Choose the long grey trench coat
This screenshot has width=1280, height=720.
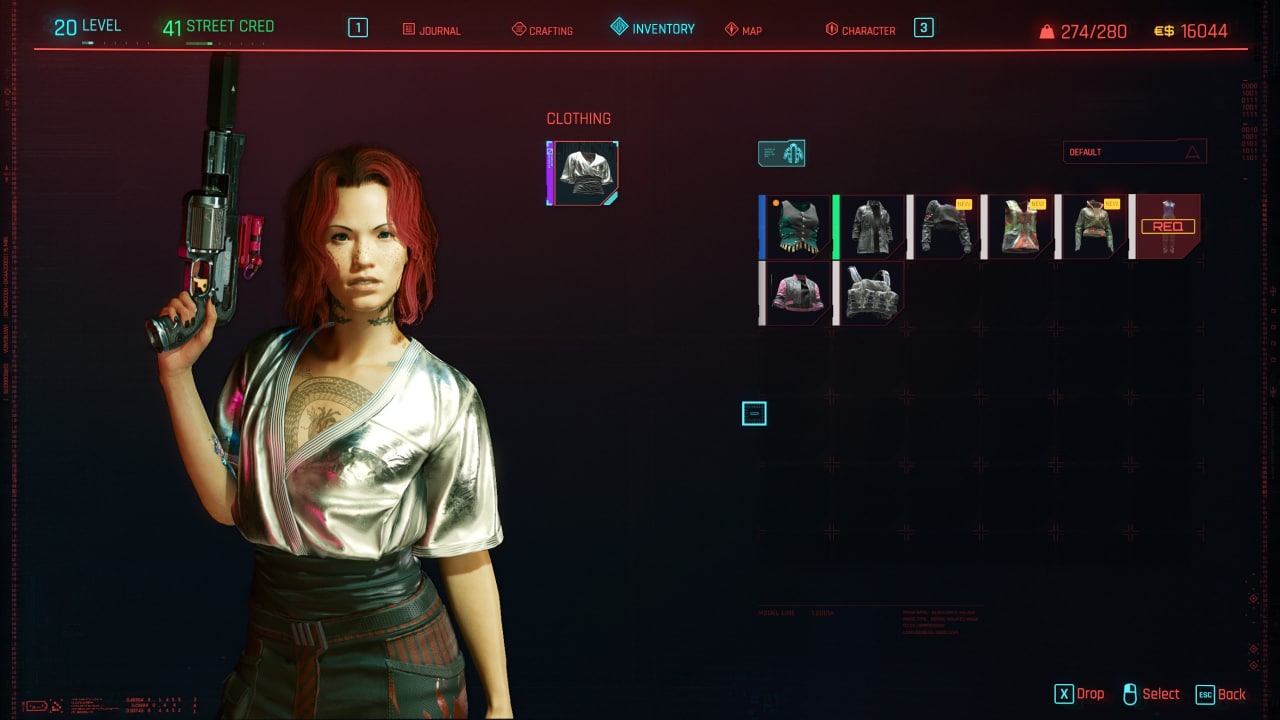[870, 227]
